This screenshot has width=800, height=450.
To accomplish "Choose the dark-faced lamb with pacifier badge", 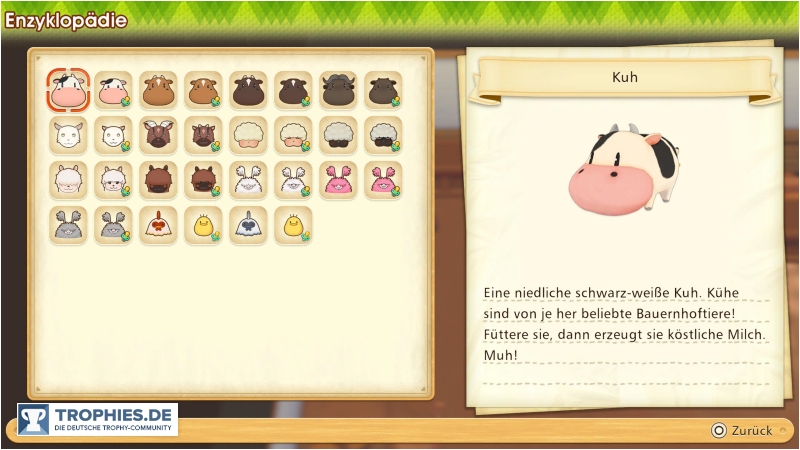I will [383, 136].
